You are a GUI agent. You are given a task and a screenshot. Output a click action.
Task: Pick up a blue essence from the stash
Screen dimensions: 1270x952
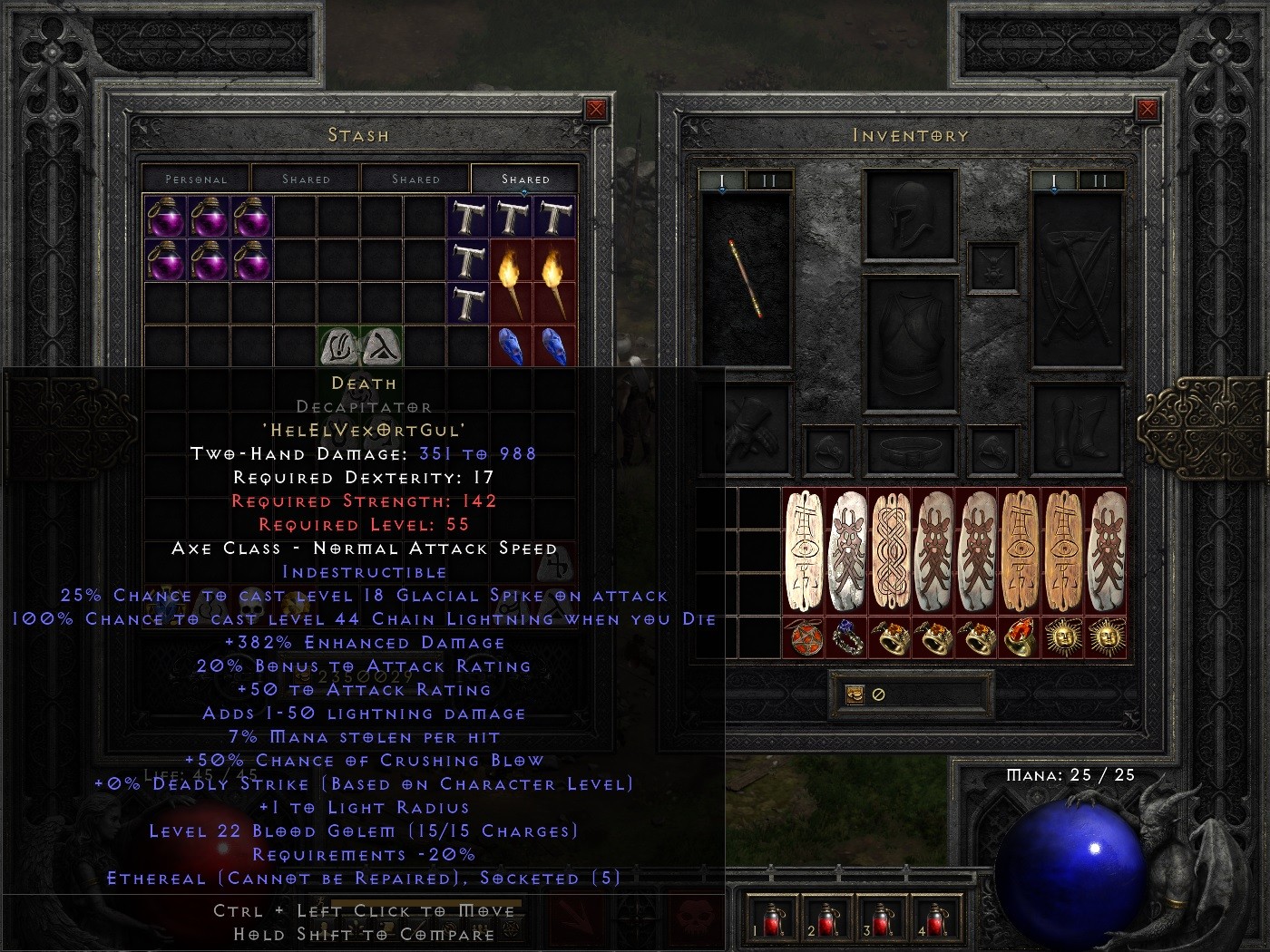(511, 349)
